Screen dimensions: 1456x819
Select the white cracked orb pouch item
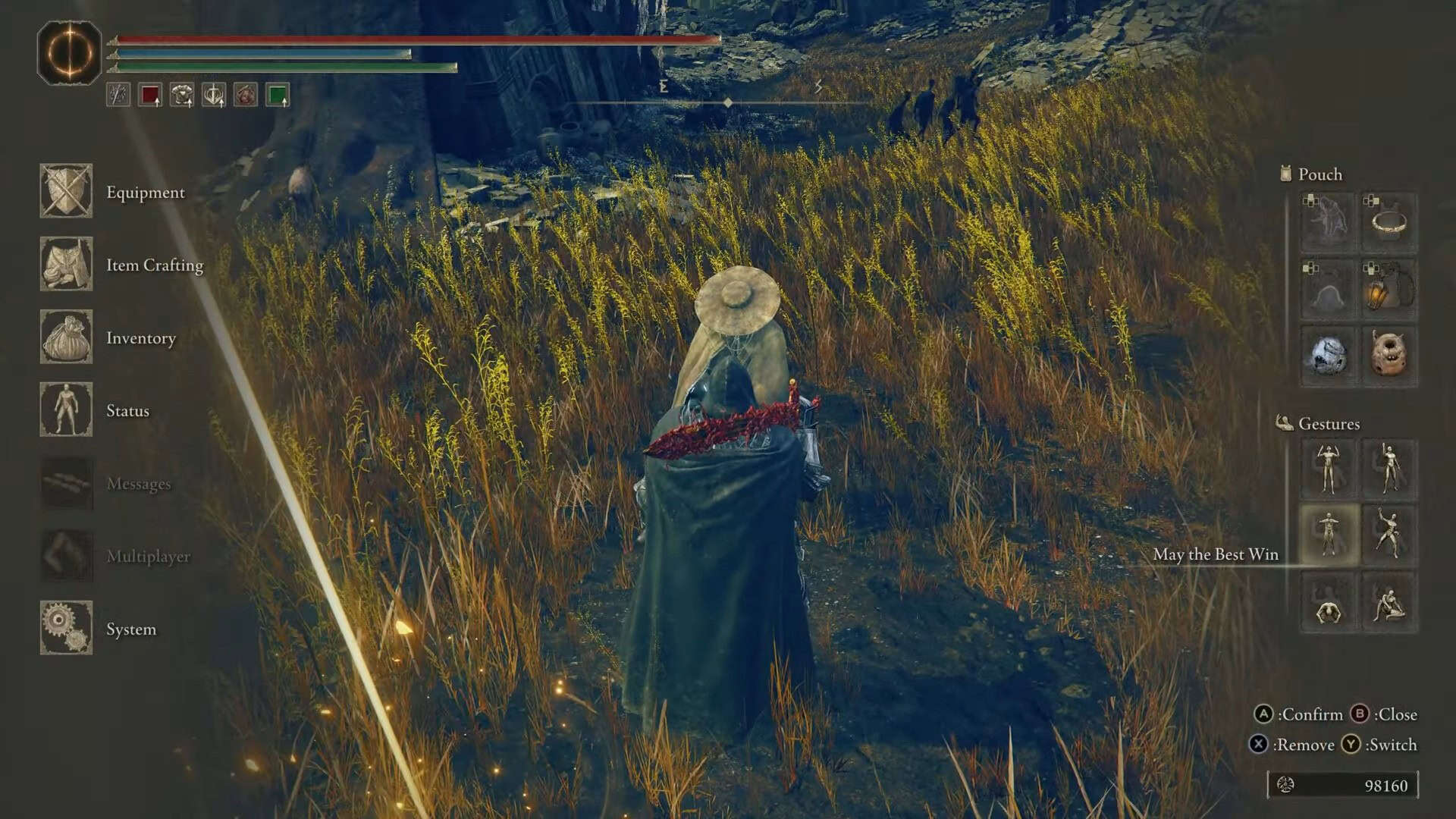click(x=1328, y=355)
